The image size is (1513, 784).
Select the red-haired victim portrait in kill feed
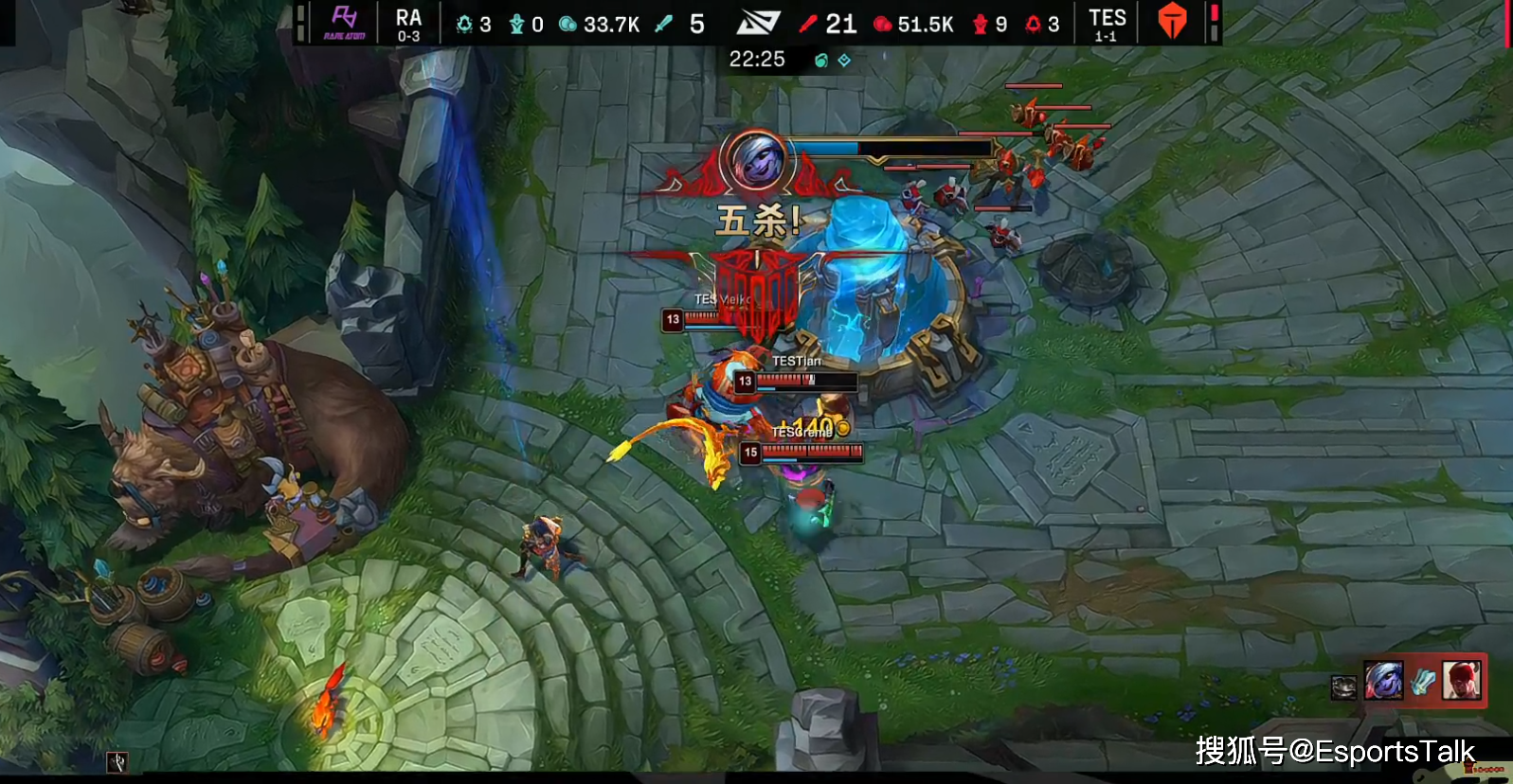pos(1461,680)
